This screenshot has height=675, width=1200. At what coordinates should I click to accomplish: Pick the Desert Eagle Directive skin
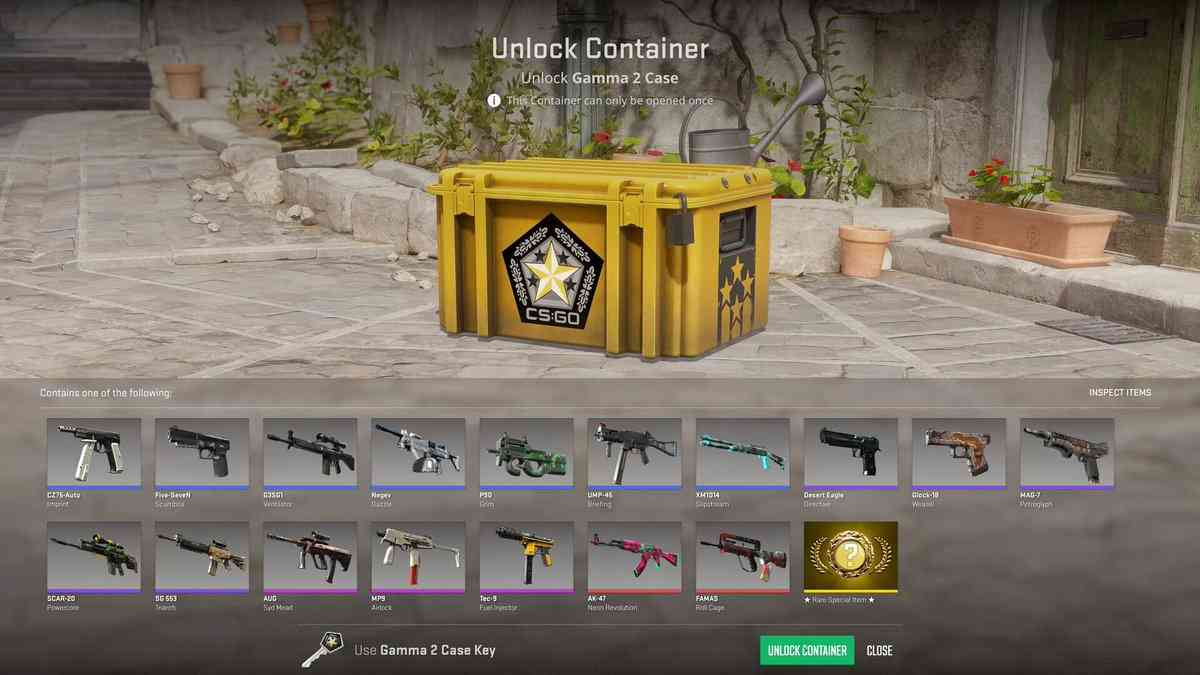850,453
